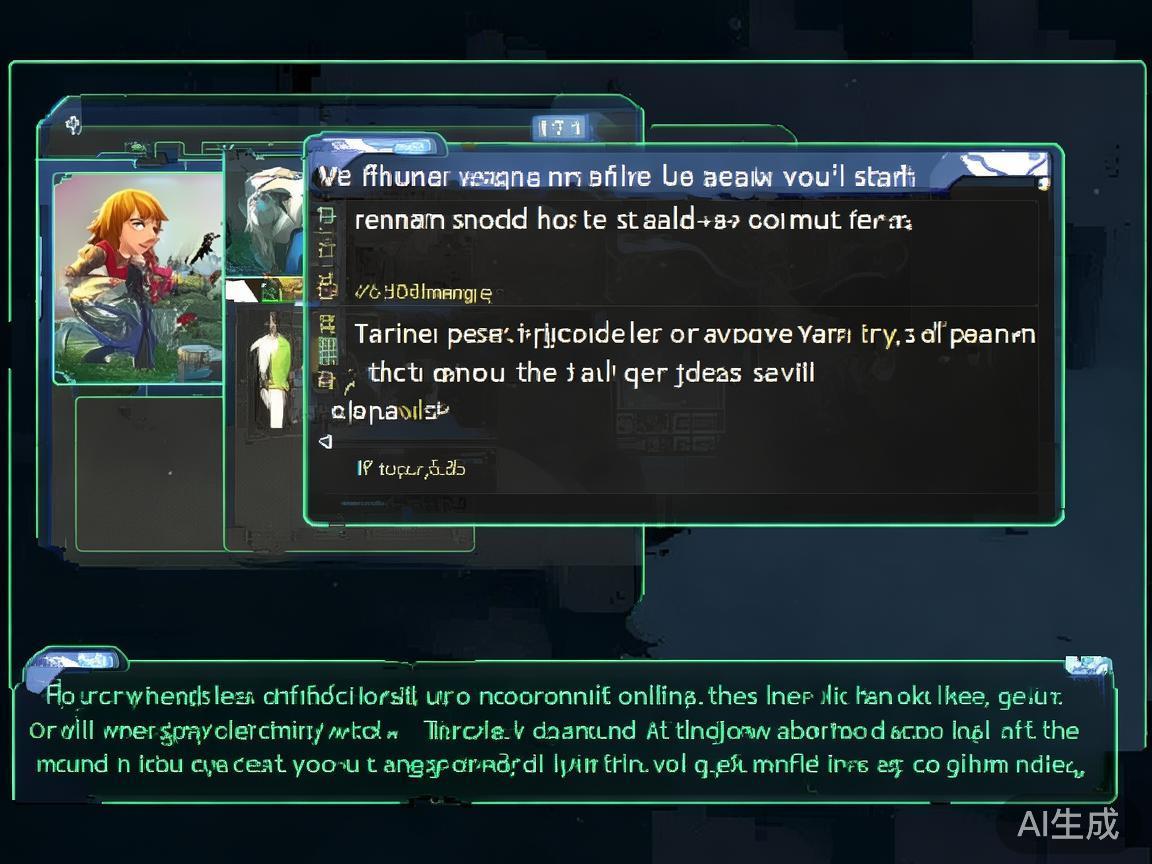Click the blue counter tab above the dialogue panel
Viewport: 1152px width, 864px height.
(560, 128)
